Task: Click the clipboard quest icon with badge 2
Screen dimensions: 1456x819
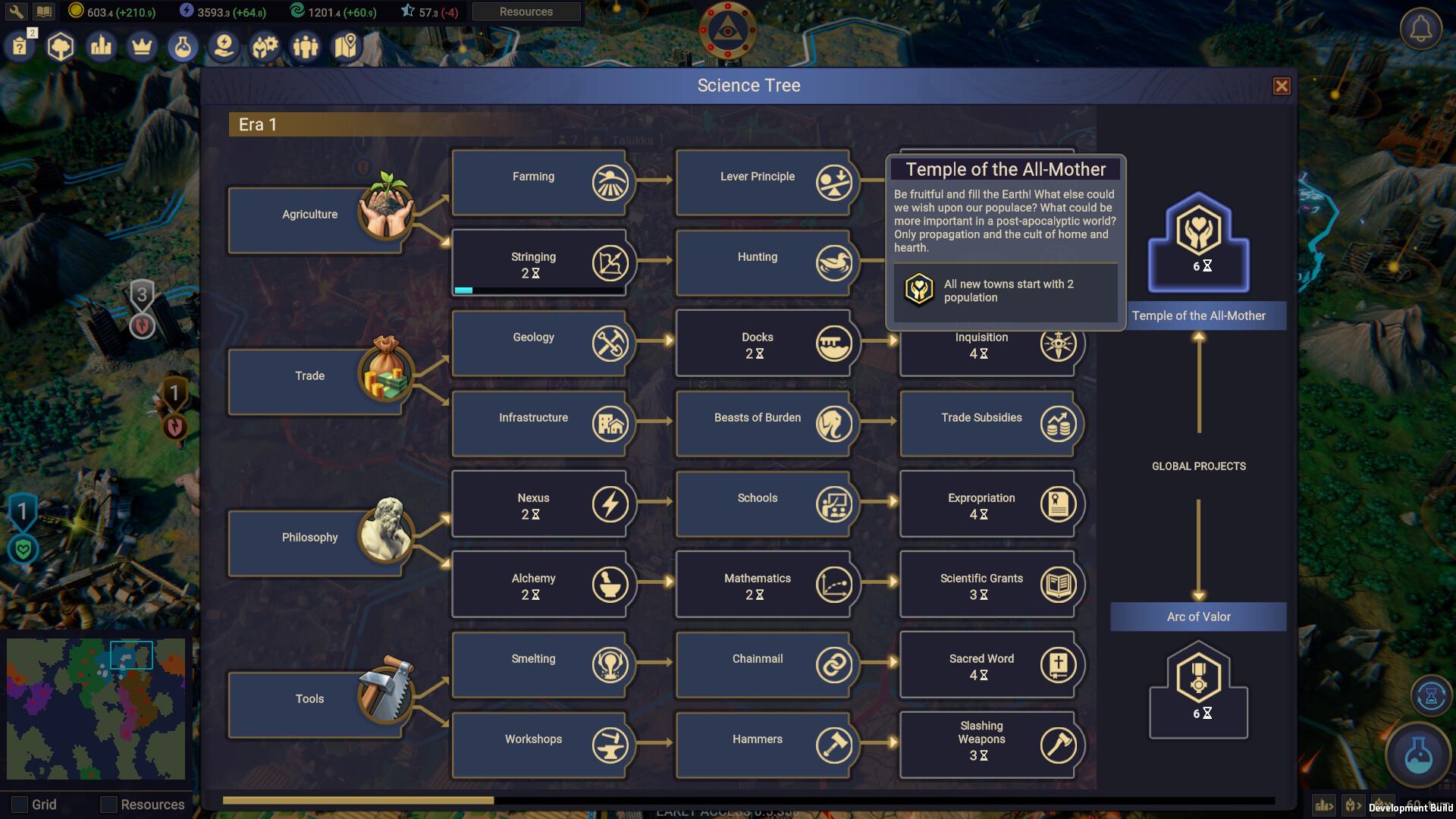Action: [21, 46]
